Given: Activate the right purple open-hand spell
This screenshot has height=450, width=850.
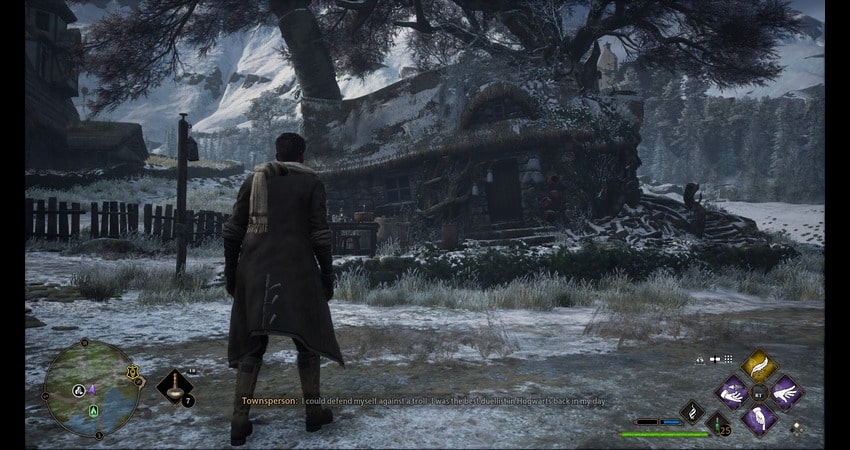Looking at the screenshot, I should 785,392.
